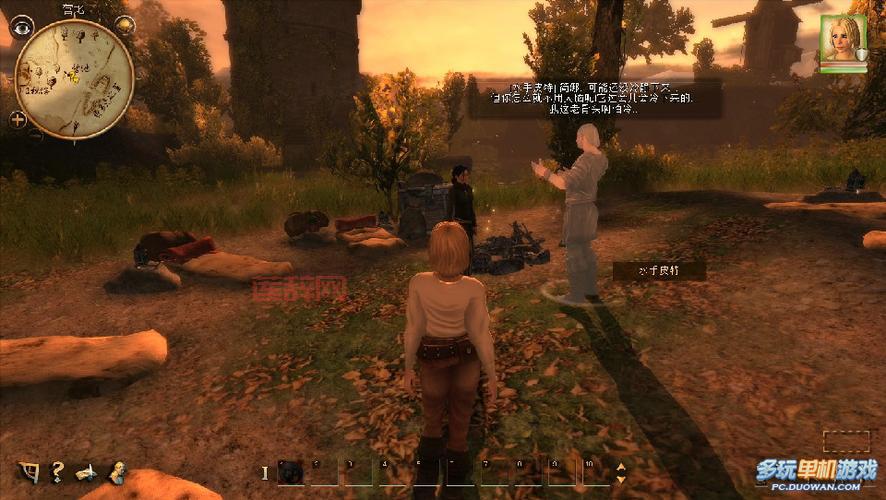Screen dimensions: 886x500
Task: Switch hotbar page with the up arrow
Action: (621, 466)
